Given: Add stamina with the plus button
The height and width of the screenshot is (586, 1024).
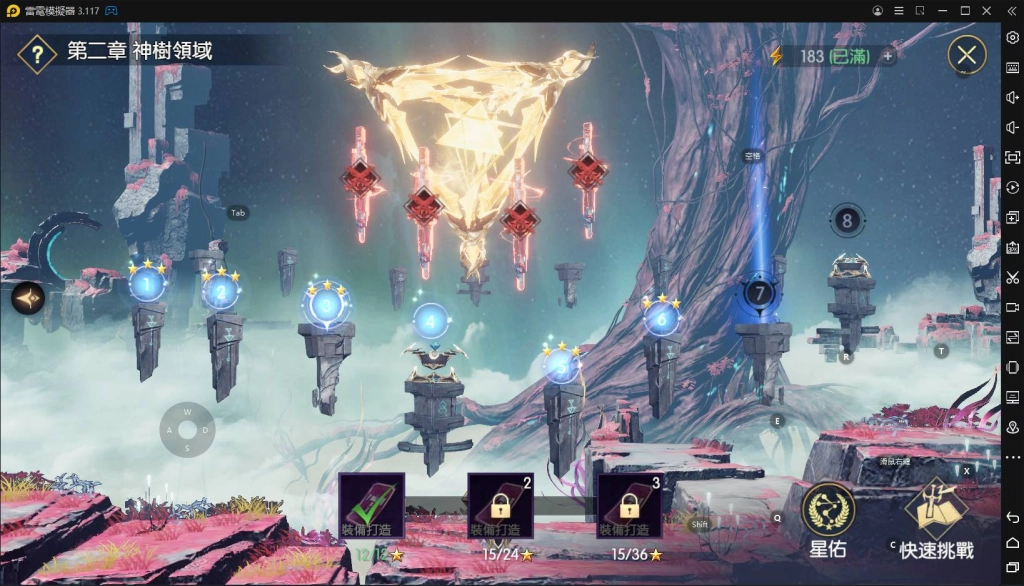Looking at the screenshot, I should pos(887,56).
